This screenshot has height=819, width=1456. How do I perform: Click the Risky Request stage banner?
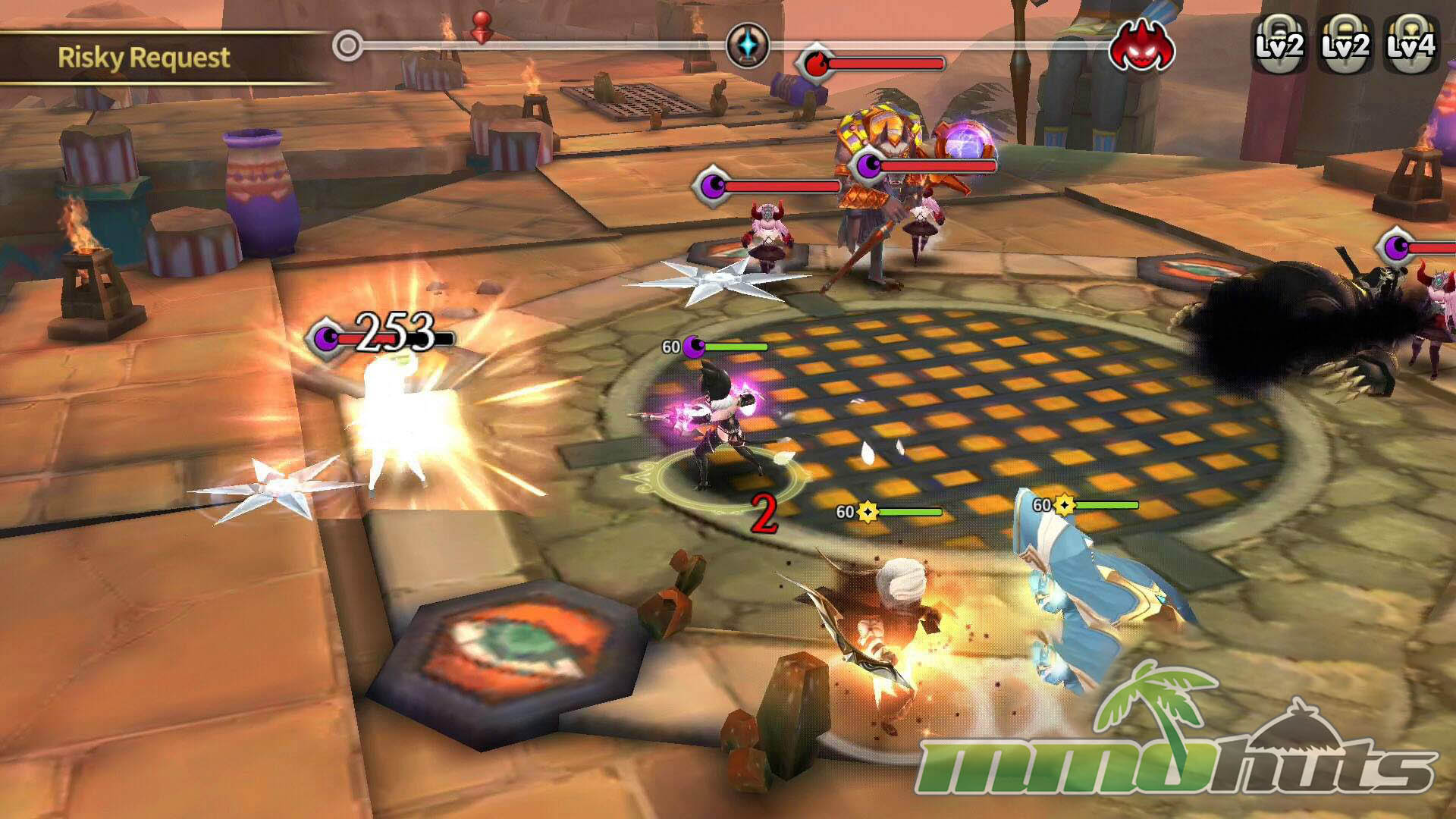tap(144, 58)
